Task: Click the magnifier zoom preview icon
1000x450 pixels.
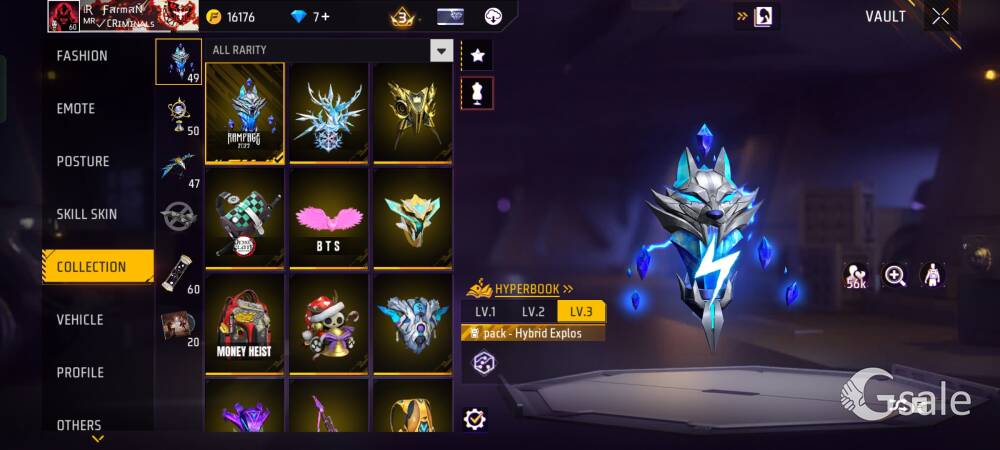Action: 894,276
